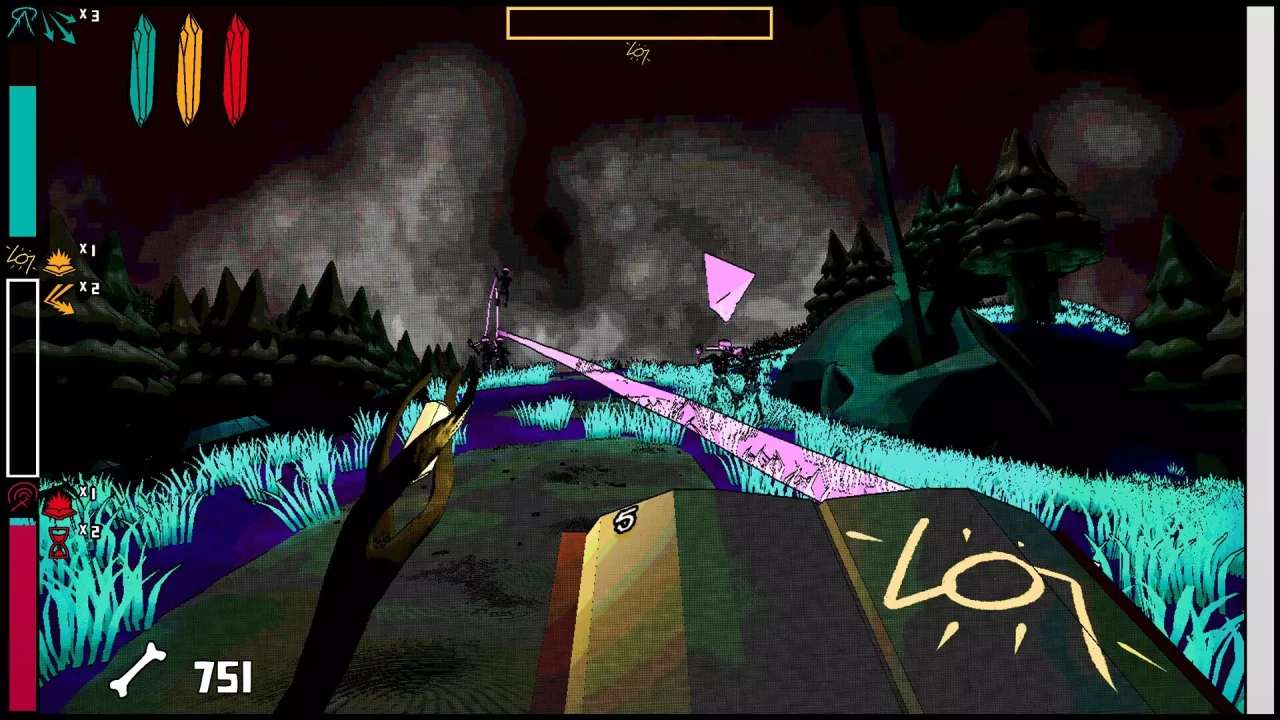The height and width of the screenshot is (720, 1280).
Task: Click the yellow rune symbol beside the white gauge
Action: (21, 258)
